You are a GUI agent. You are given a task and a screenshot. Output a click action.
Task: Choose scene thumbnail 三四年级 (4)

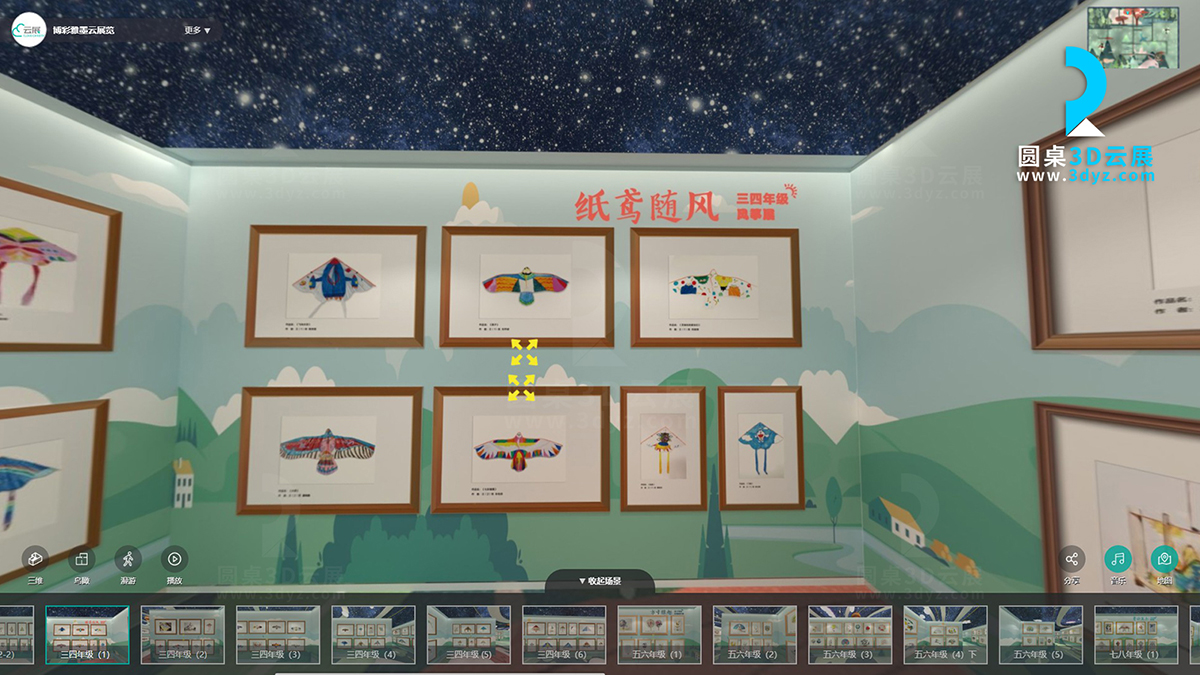373,634
